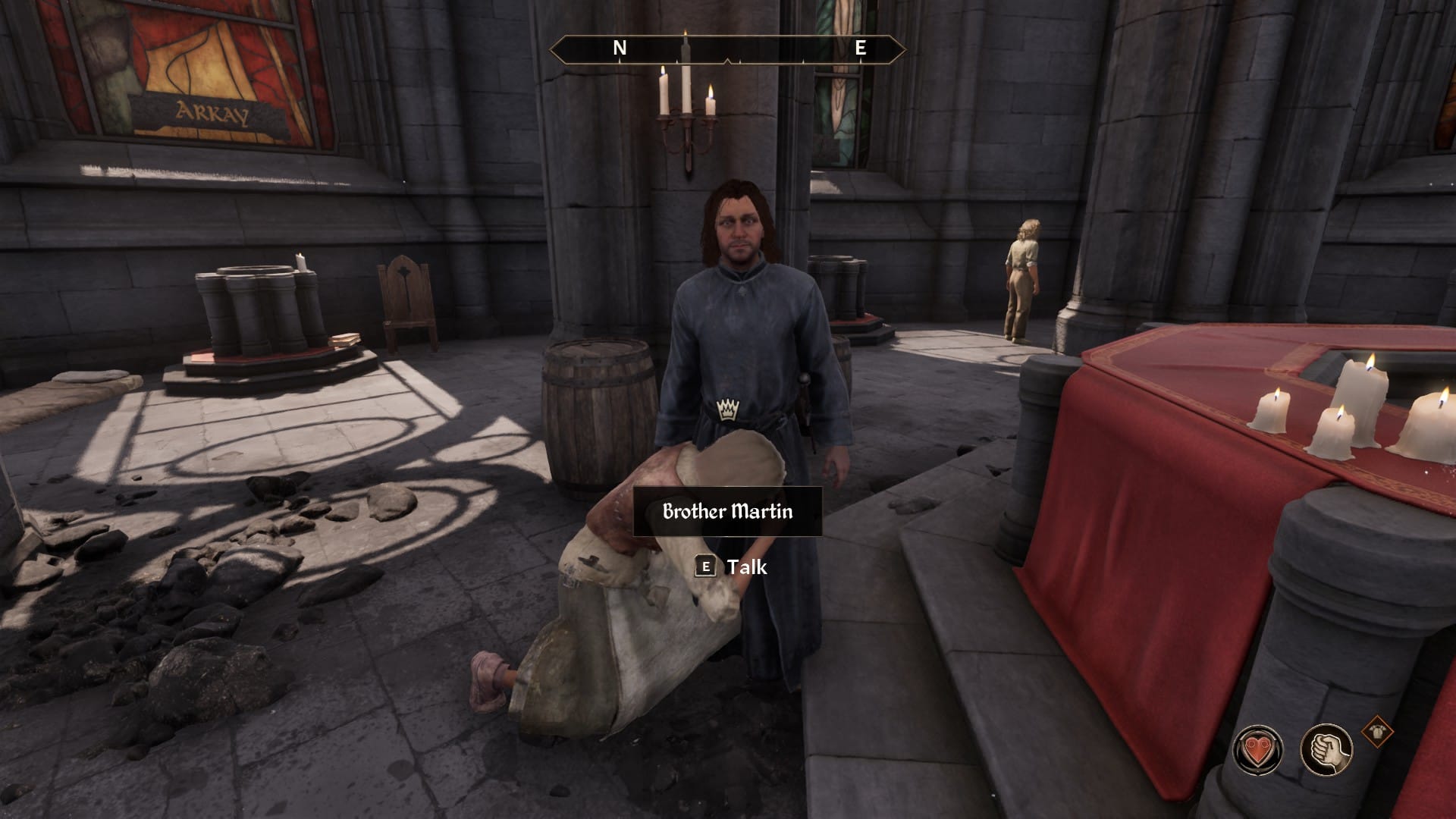Click the clenched fist weapon icon
This screenshot has width=1456, height=819.
(1326, 750)
